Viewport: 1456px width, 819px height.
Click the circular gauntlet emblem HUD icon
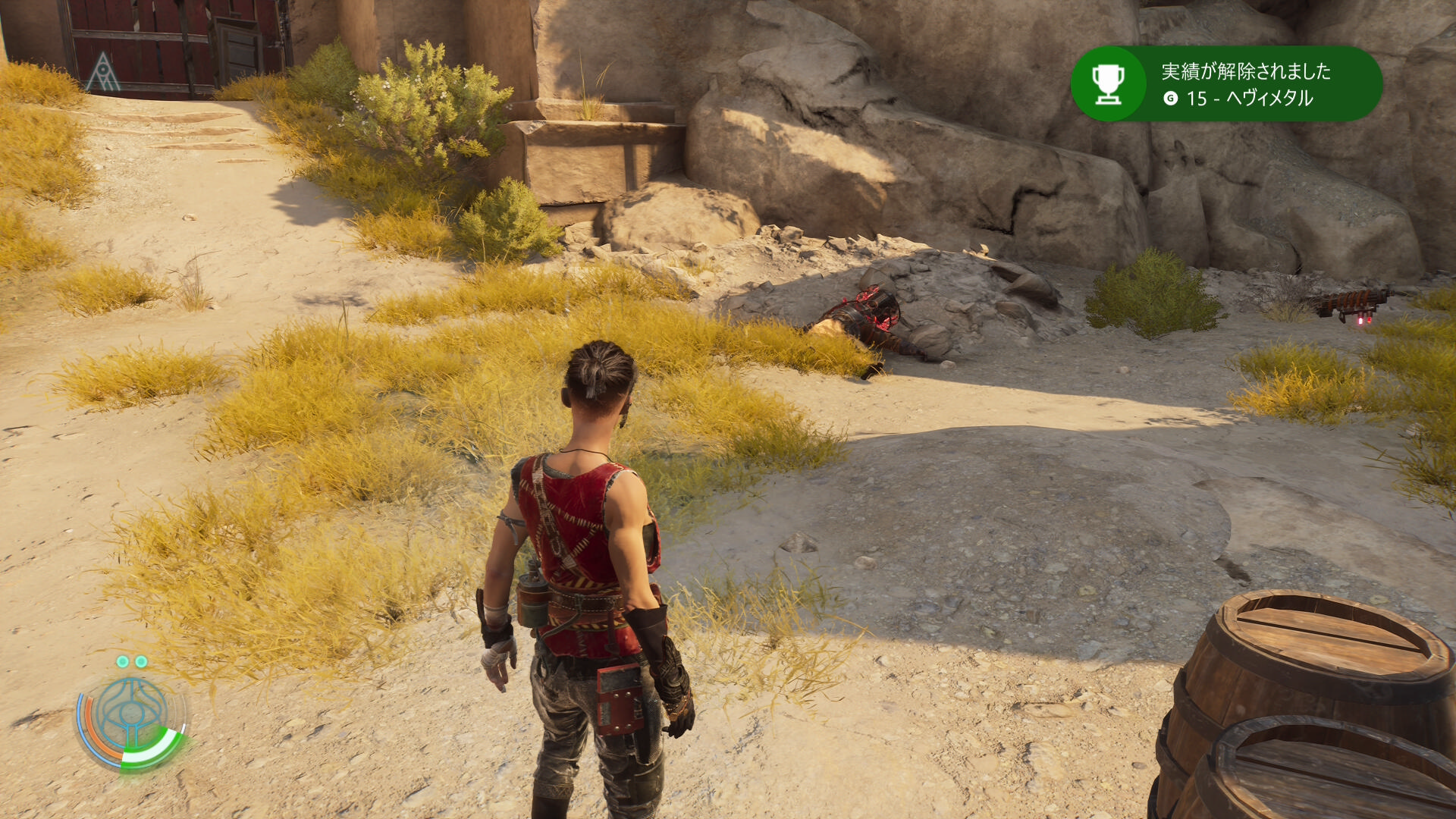[x=132, y=717]
